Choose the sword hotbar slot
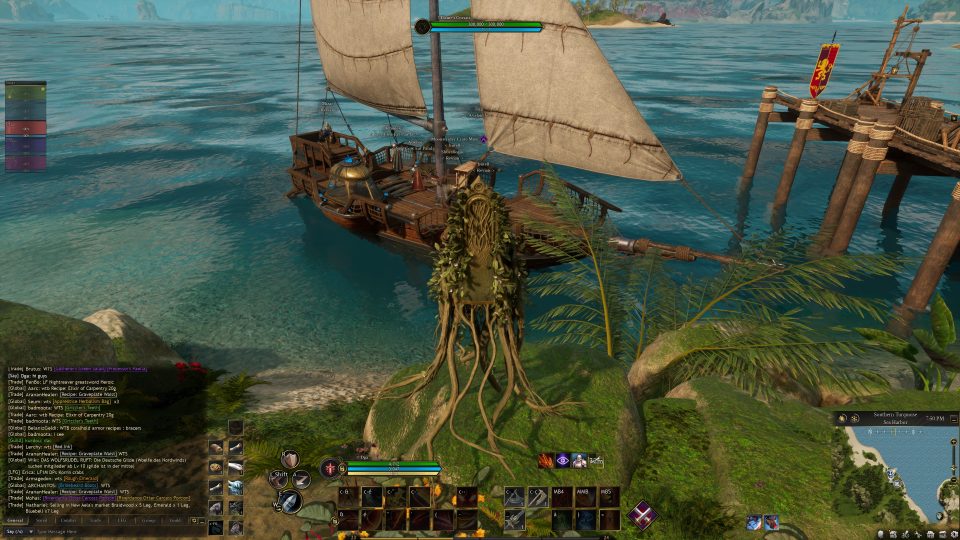 (x=514, y=519)
